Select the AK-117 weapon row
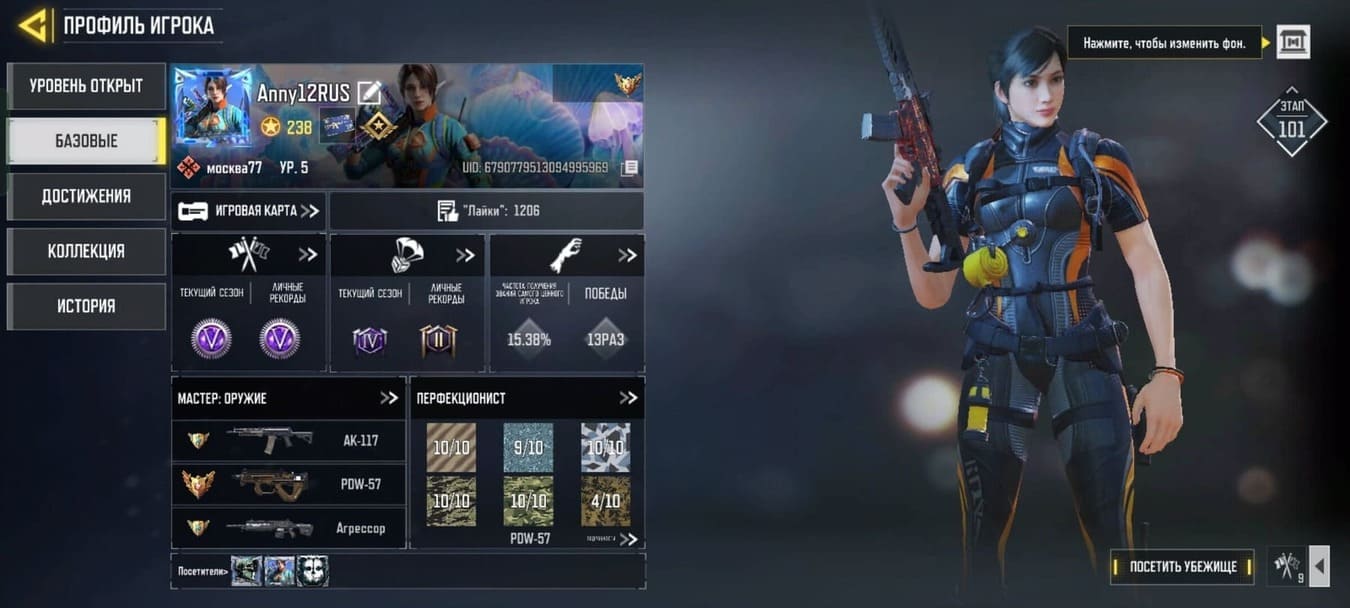Viewport: 1350px width, 608px height. tap(289, 440)
